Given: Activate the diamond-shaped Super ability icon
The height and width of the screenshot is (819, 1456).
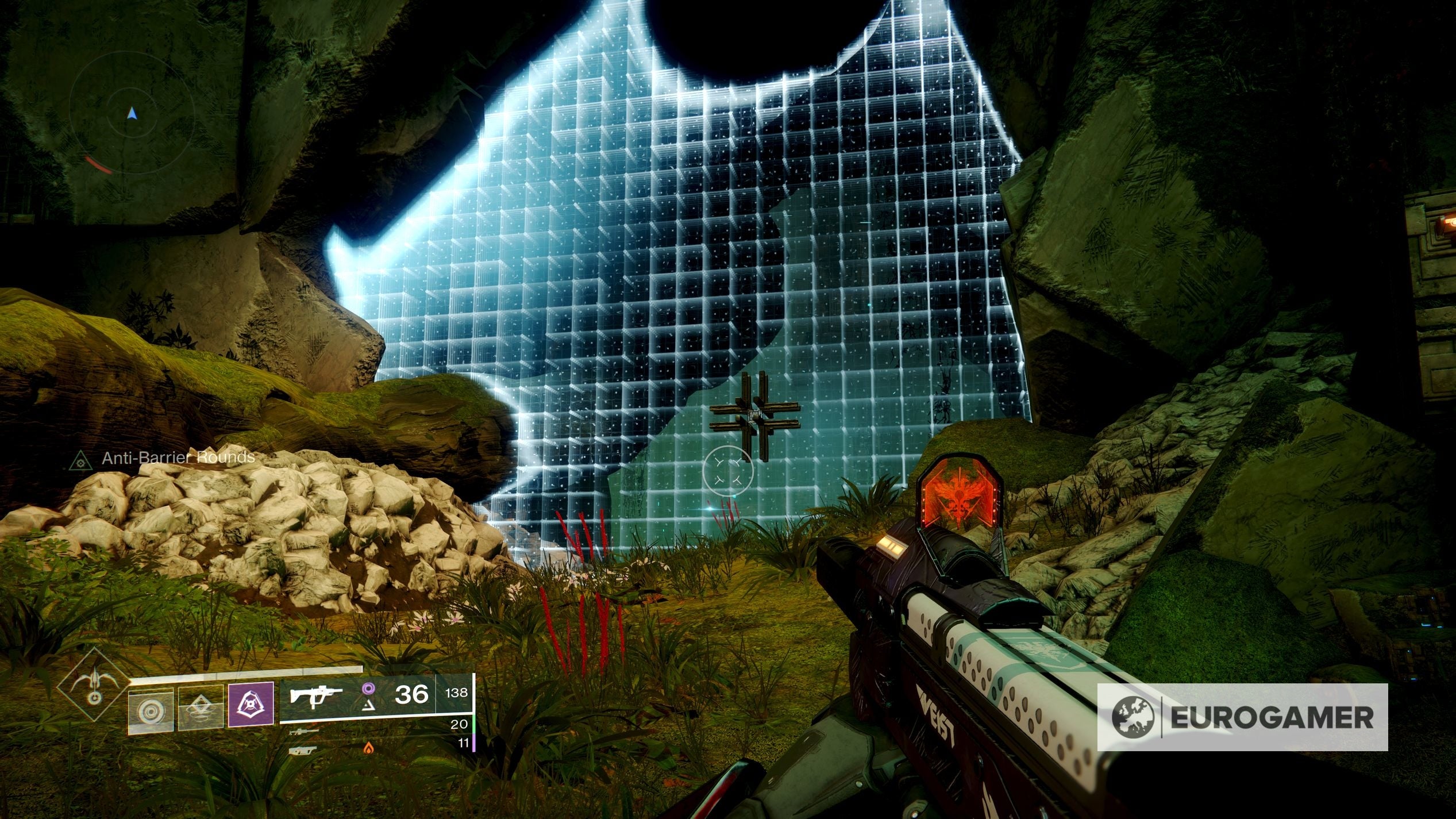Looking at the screenshot, I should (95, 683).
